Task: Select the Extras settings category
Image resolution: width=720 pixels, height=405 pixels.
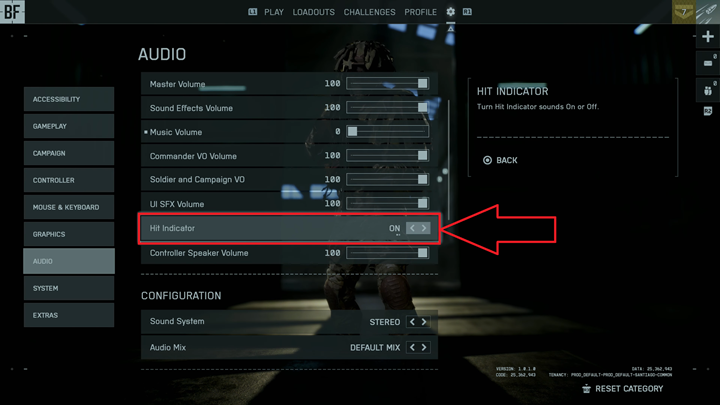Action: tap(68, 315)
